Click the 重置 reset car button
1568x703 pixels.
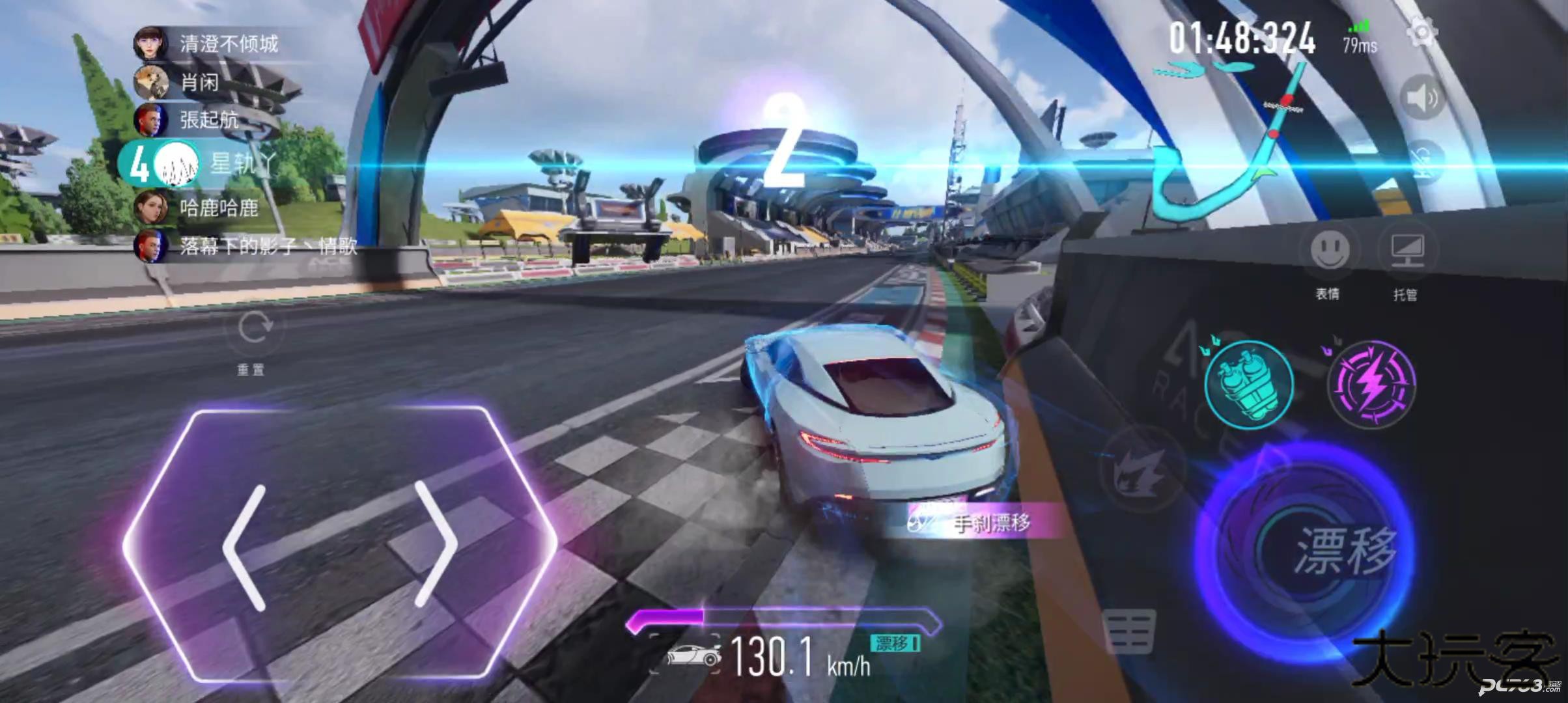[252, 331]
